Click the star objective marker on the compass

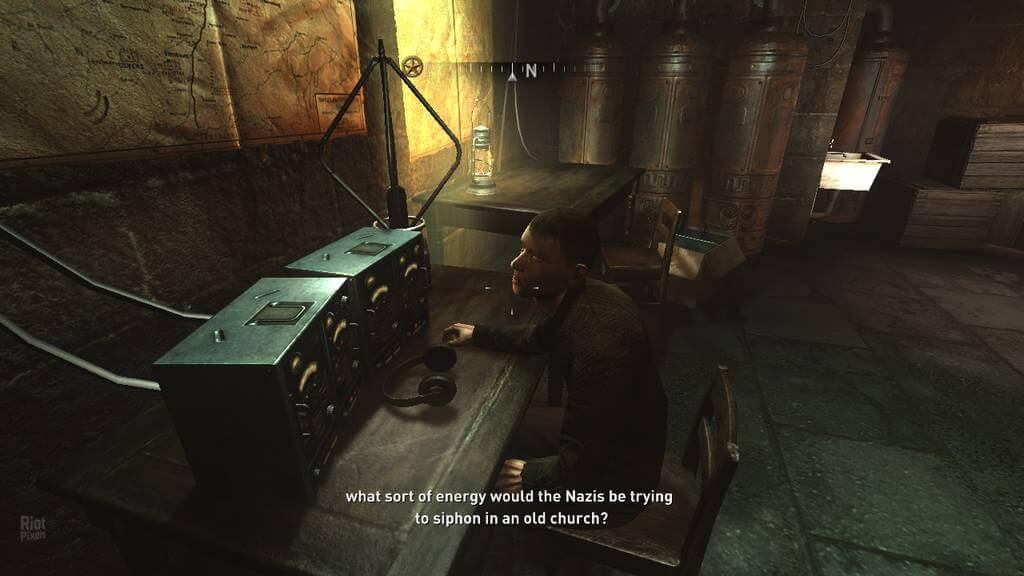point(412,67)
